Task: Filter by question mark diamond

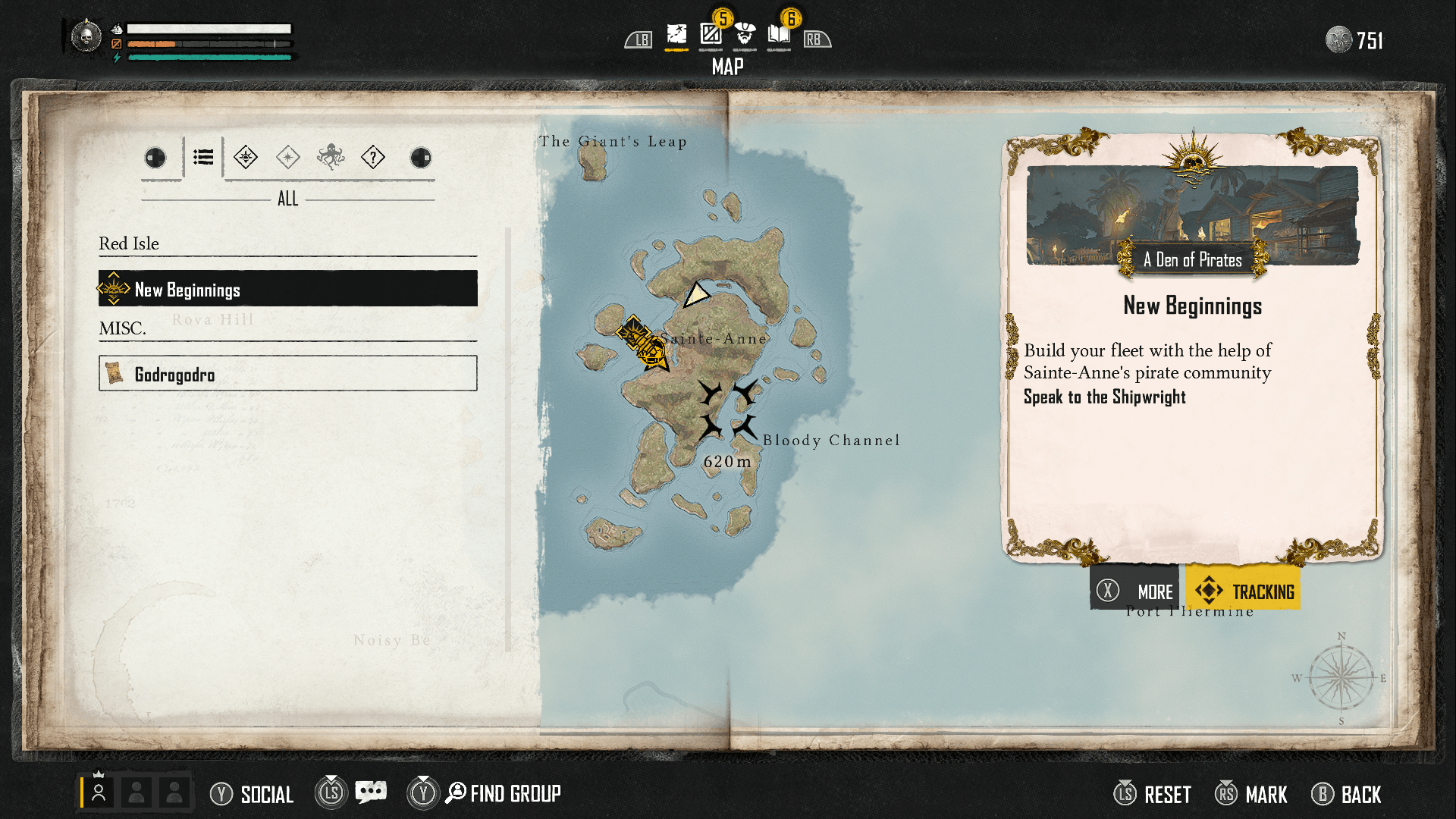Action: point(373,158)
